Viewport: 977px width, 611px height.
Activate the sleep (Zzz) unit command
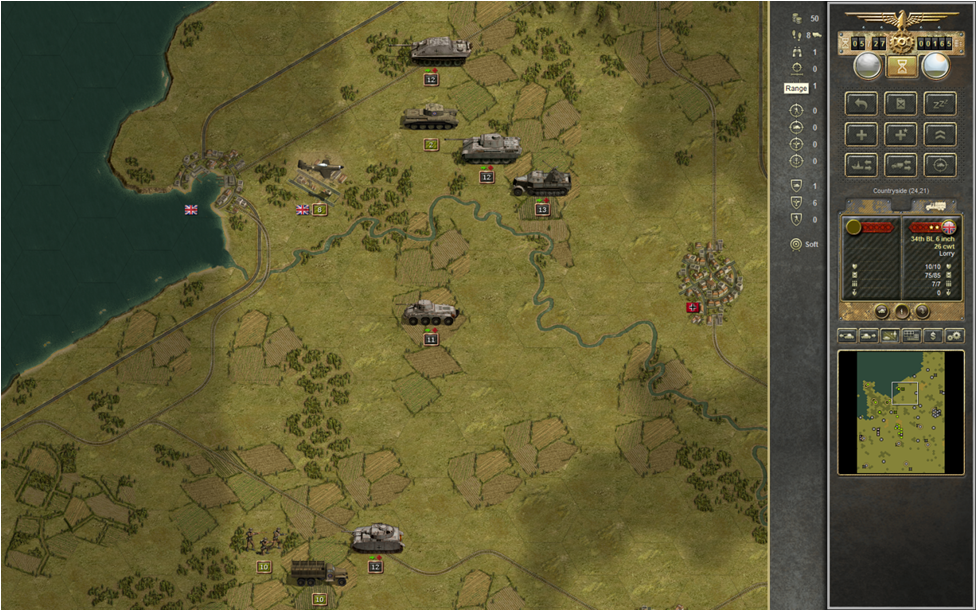pos(939,103)
